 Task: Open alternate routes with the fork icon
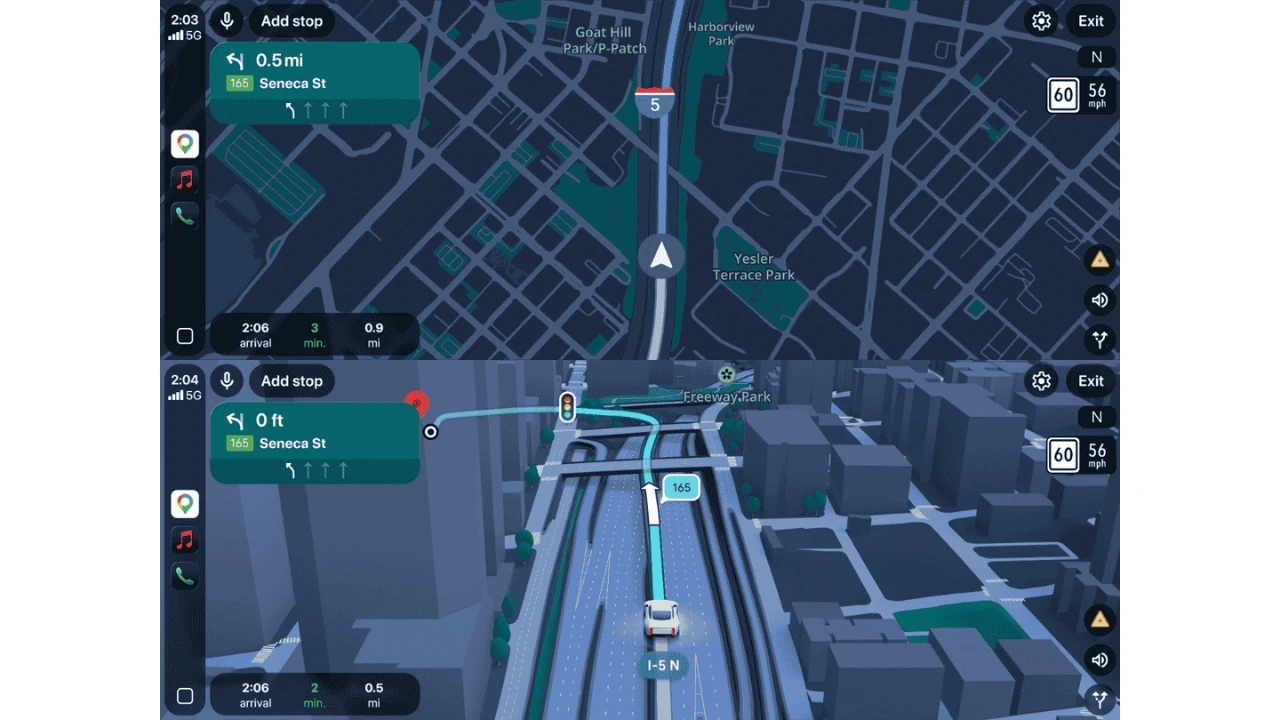[1100, 700]
